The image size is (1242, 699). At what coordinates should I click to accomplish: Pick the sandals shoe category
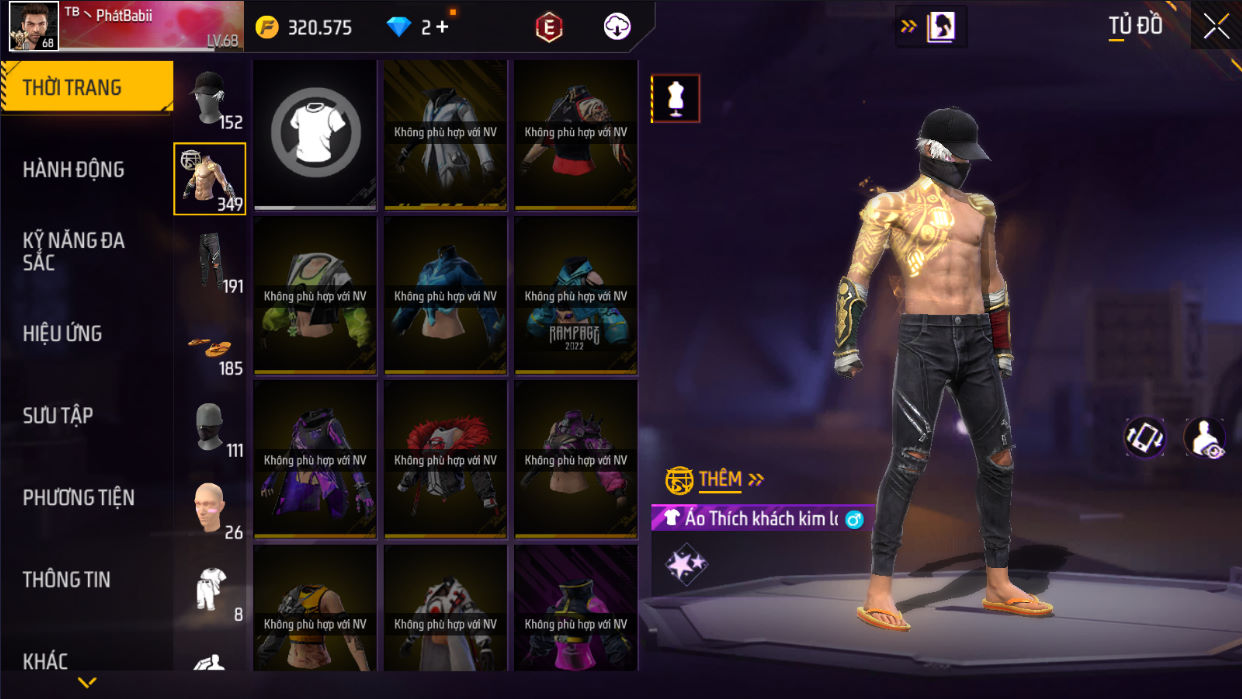click(x=210, y=346)
